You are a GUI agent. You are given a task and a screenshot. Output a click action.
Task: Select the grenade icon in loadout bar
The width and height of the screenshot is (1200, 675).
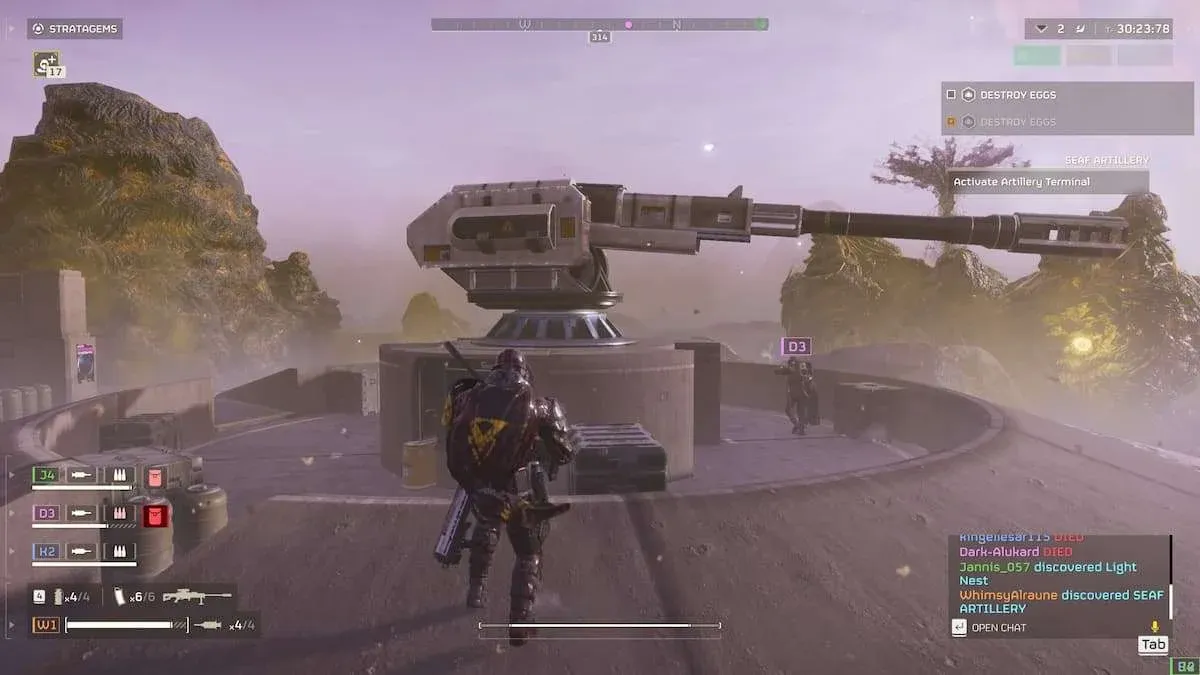pos(60,597)
